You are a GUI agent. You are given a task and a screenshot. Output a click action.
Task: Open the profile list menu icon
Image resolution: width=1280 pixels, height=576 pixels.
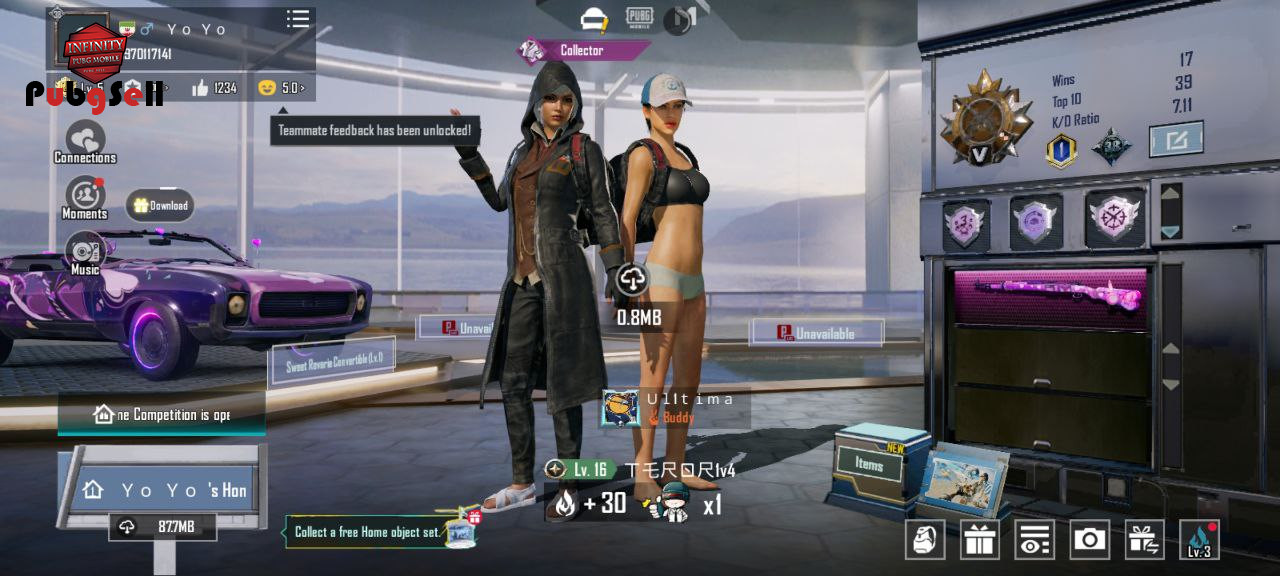point(298,19)
